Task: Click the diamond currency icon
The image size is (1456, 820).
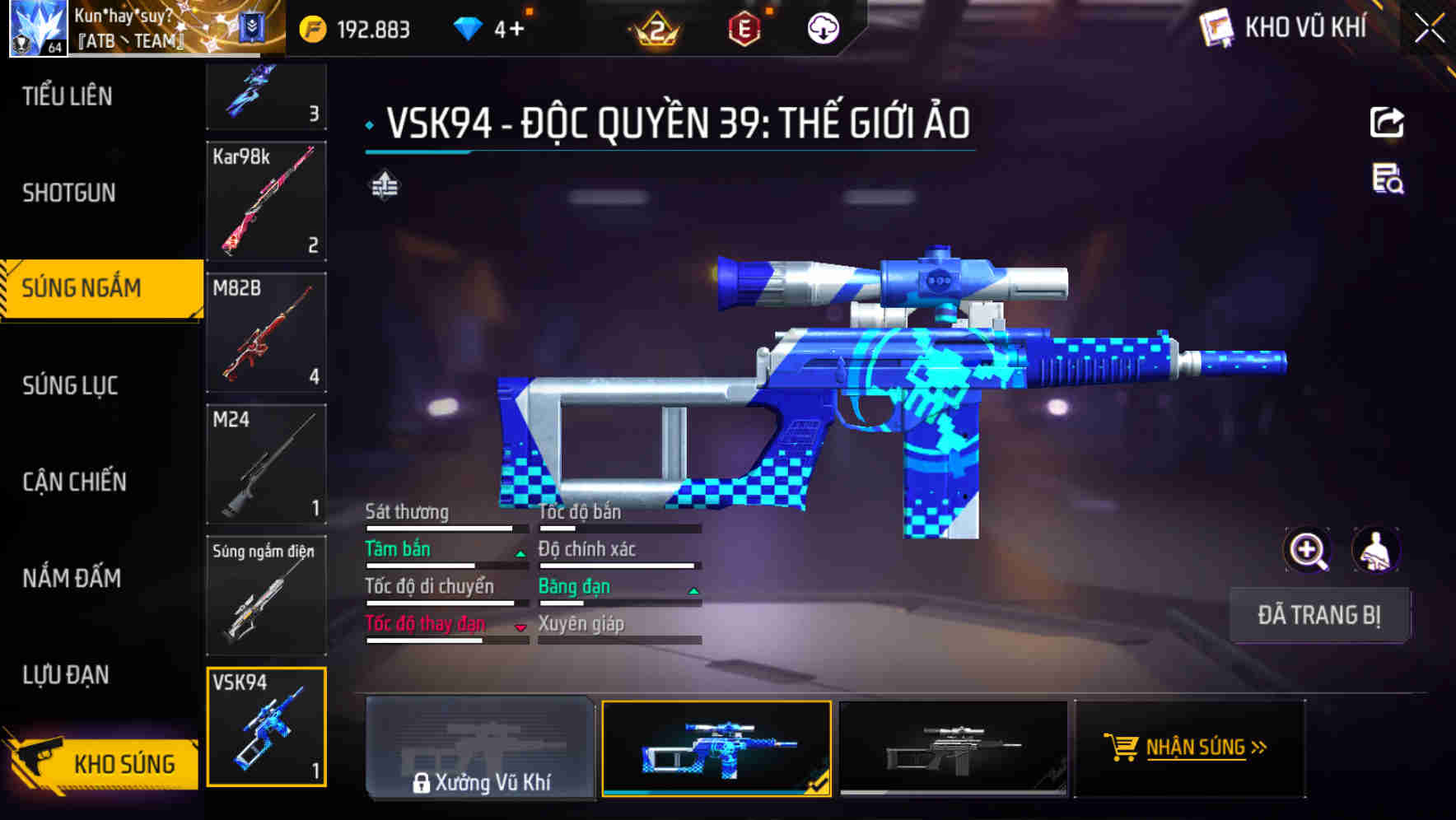Action: pos(468,27)
